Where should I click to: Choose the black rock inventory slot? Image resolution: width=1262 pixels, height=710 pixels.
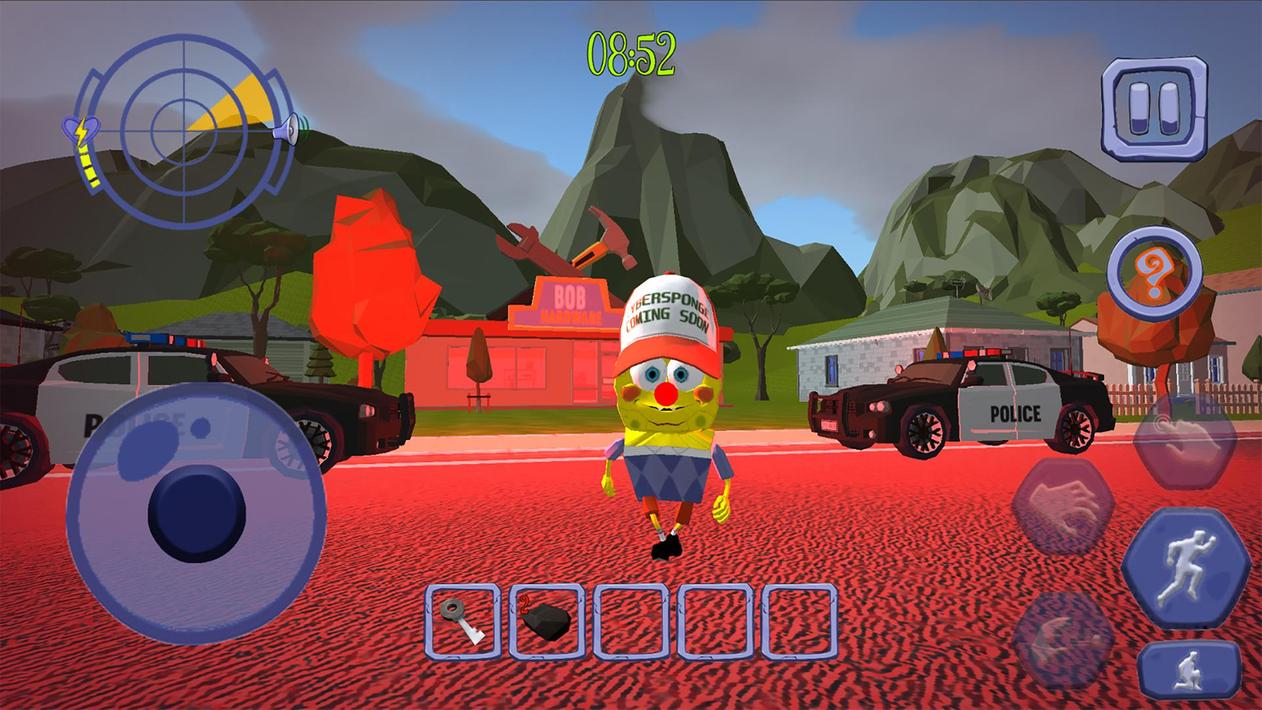coord(547,621)
